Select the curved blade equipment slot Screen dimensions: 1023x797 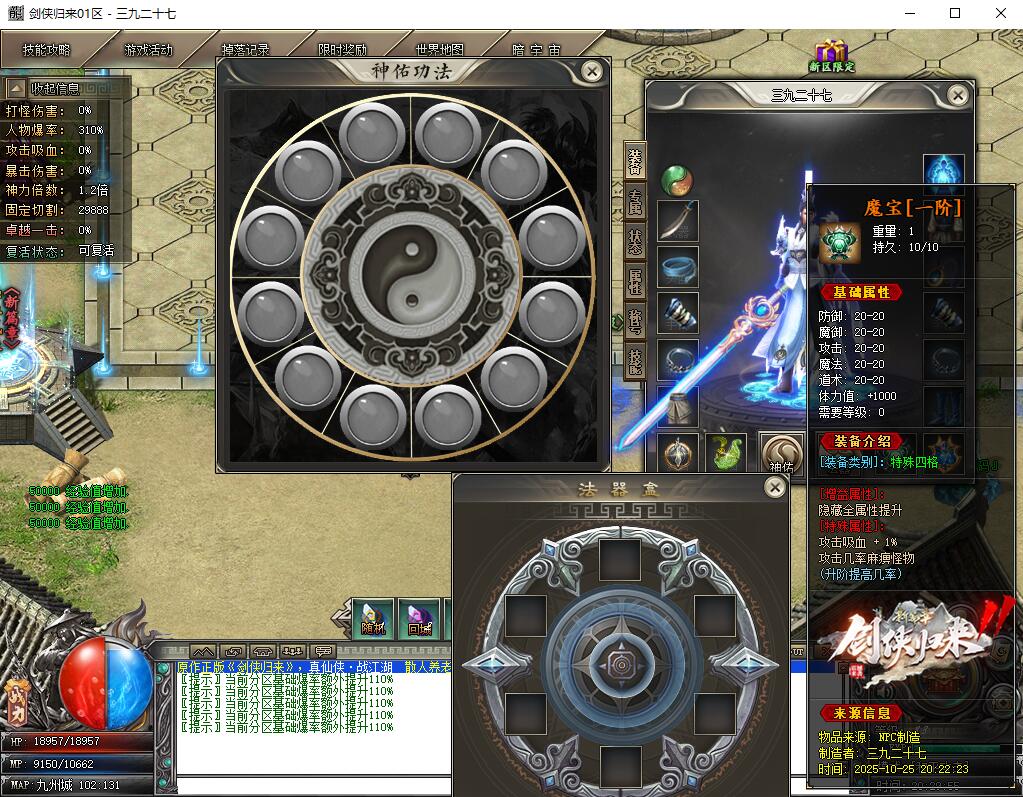pyautogui.click(x=677, y=220)
